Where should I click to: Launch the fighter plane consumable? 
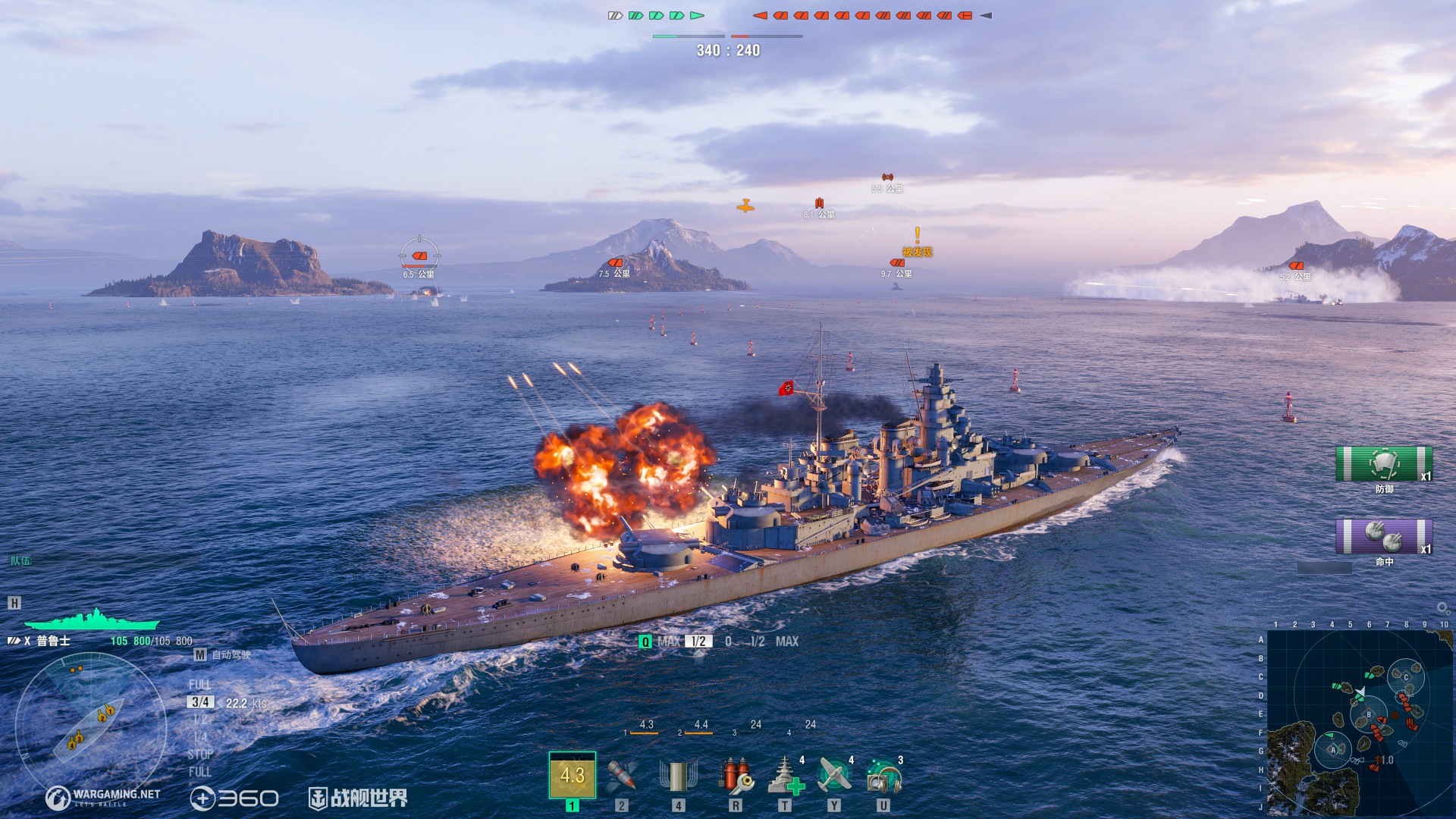[x=834, y=776]
